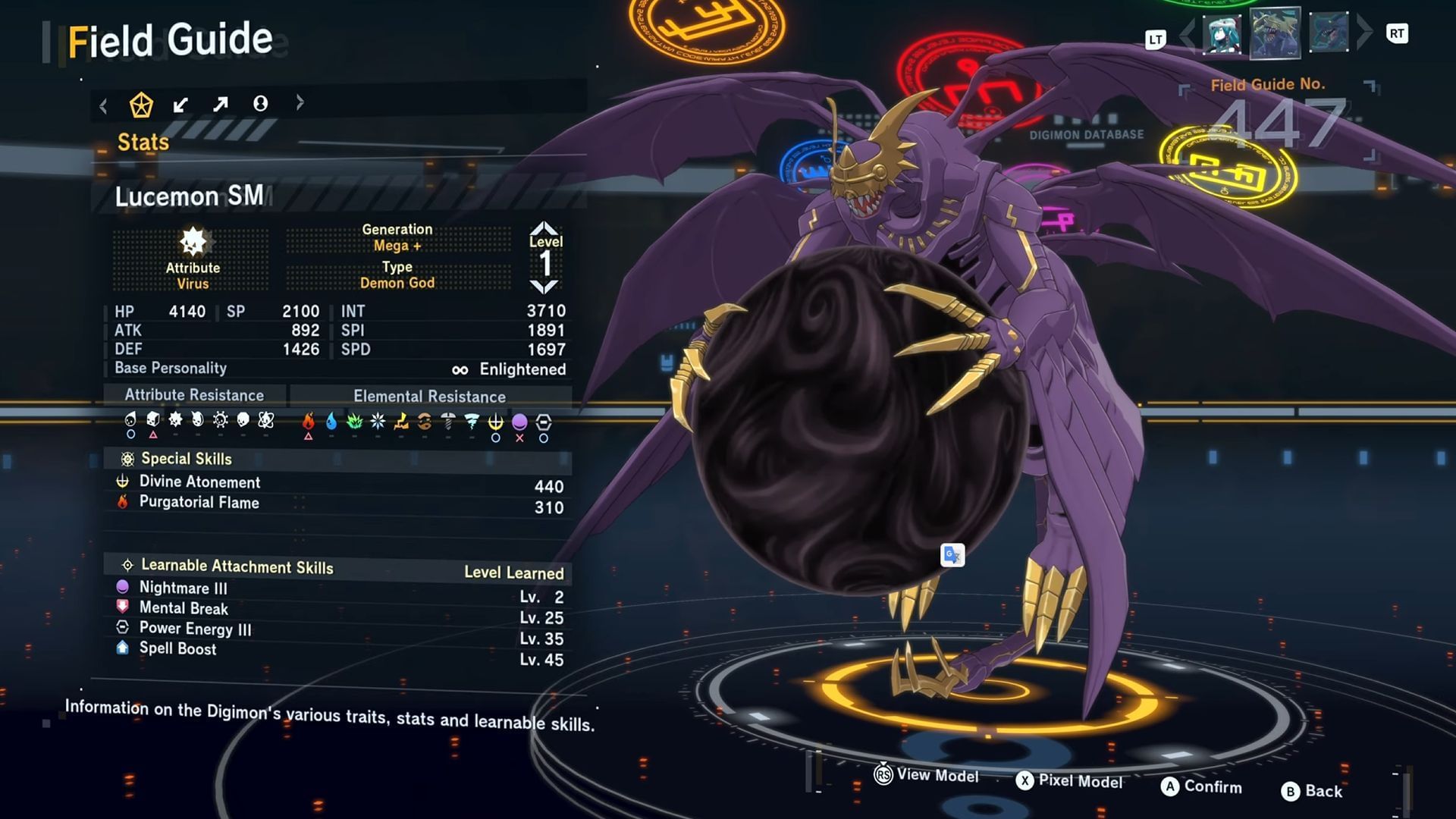Image resolution: width=1456 pixels, height=819 pixels.
Task: Go to the previous Digimon with the left chevron
Action: click(x=1188, y=34)
